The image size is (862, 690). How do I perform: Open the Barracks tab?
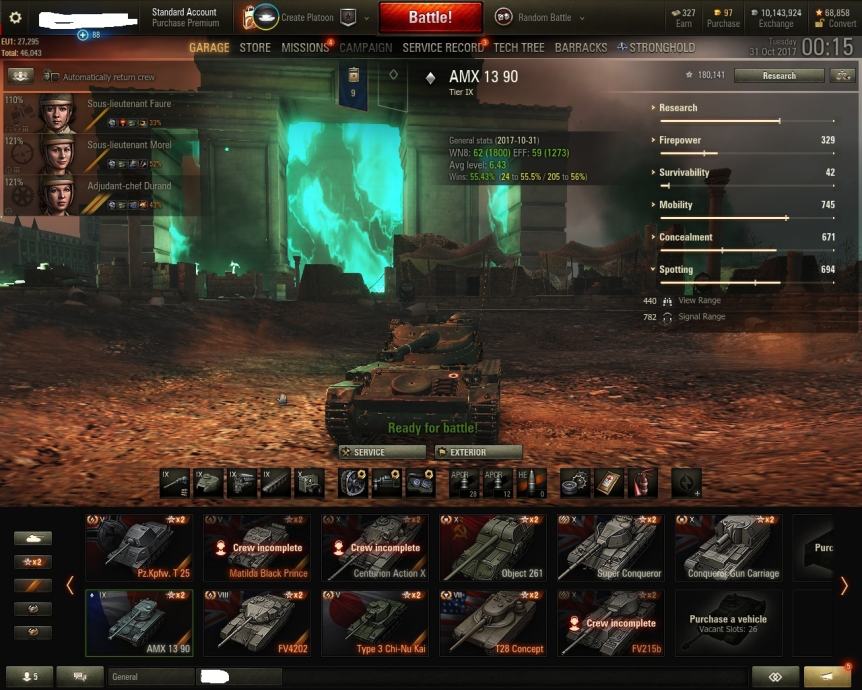point(581,47)
